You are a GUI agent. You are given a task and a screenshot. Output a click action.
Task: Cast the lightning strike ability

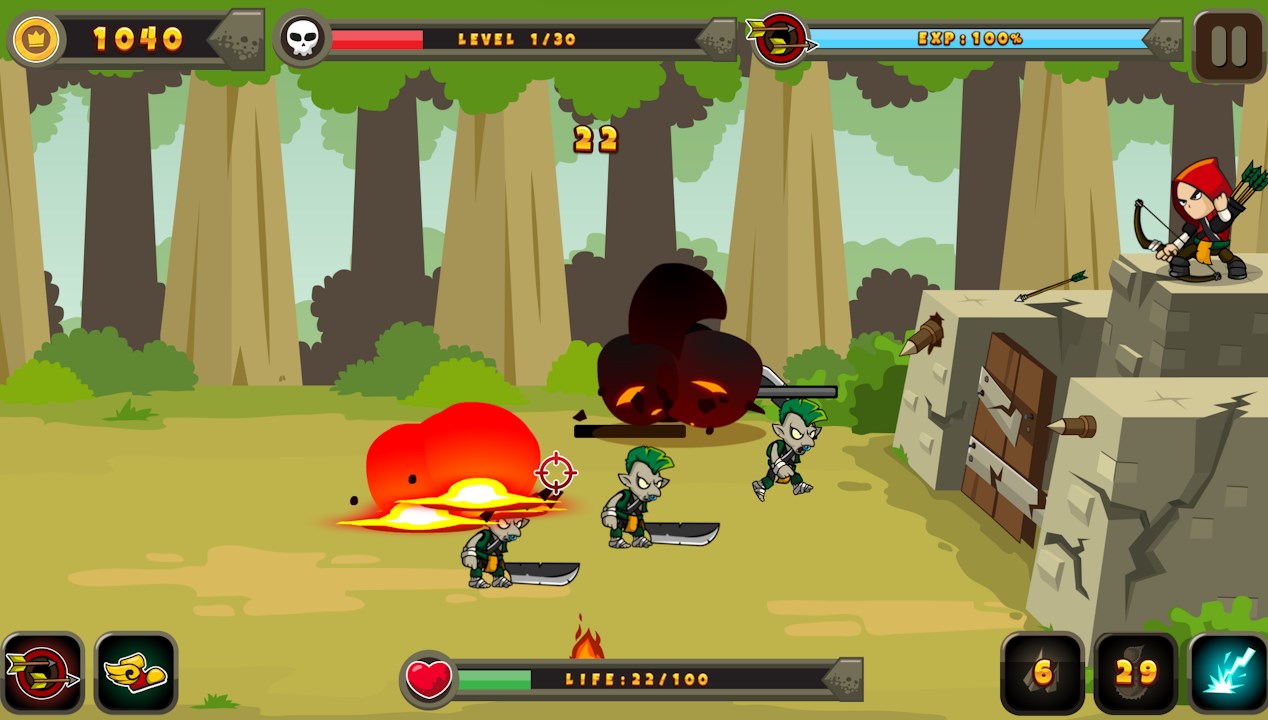pyautogui.click(x=1228, y=673)
